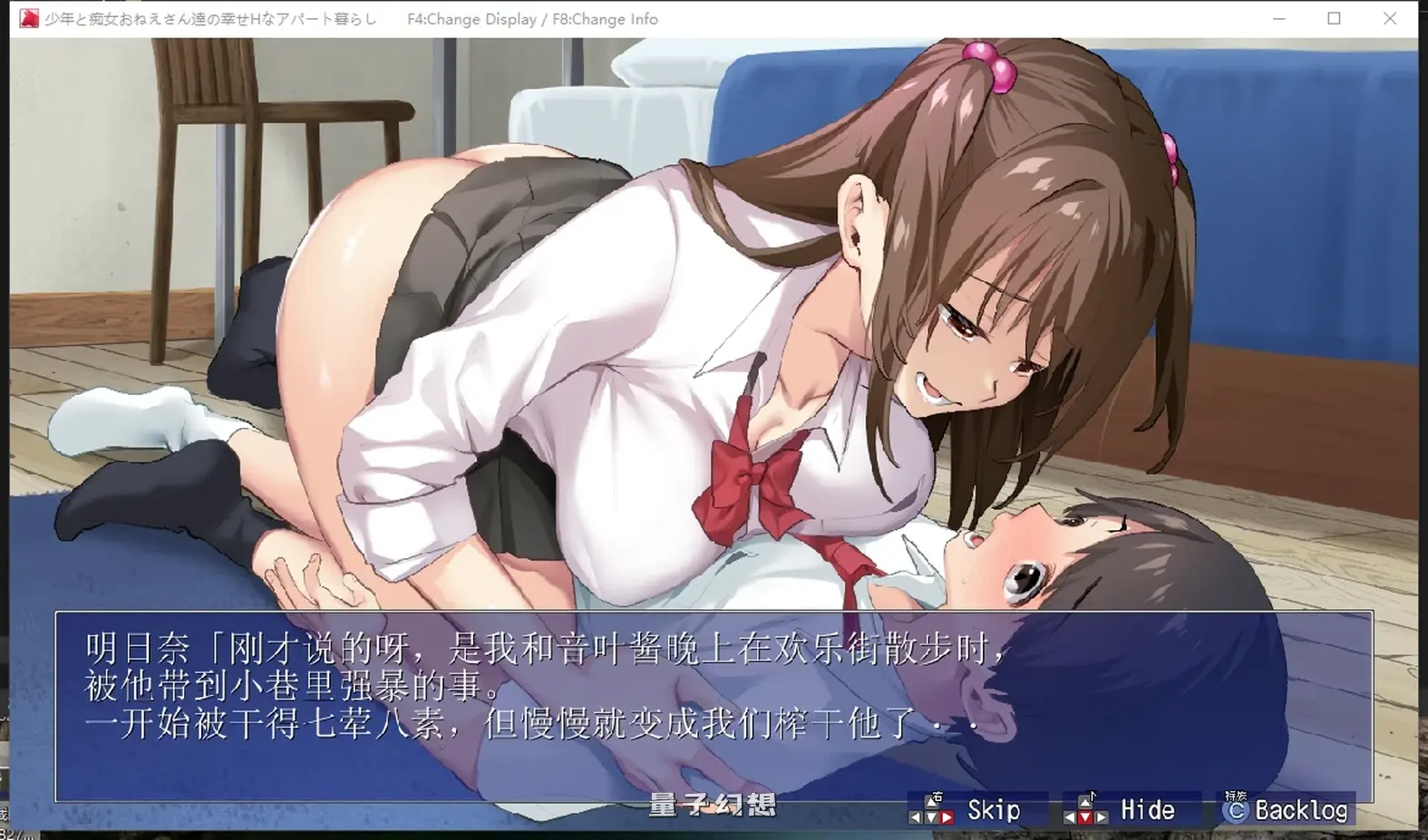This screenshot has width=1428, height=840.
Task: Click the red right-arrow key hint beside Skip
Action: [948, 816]
